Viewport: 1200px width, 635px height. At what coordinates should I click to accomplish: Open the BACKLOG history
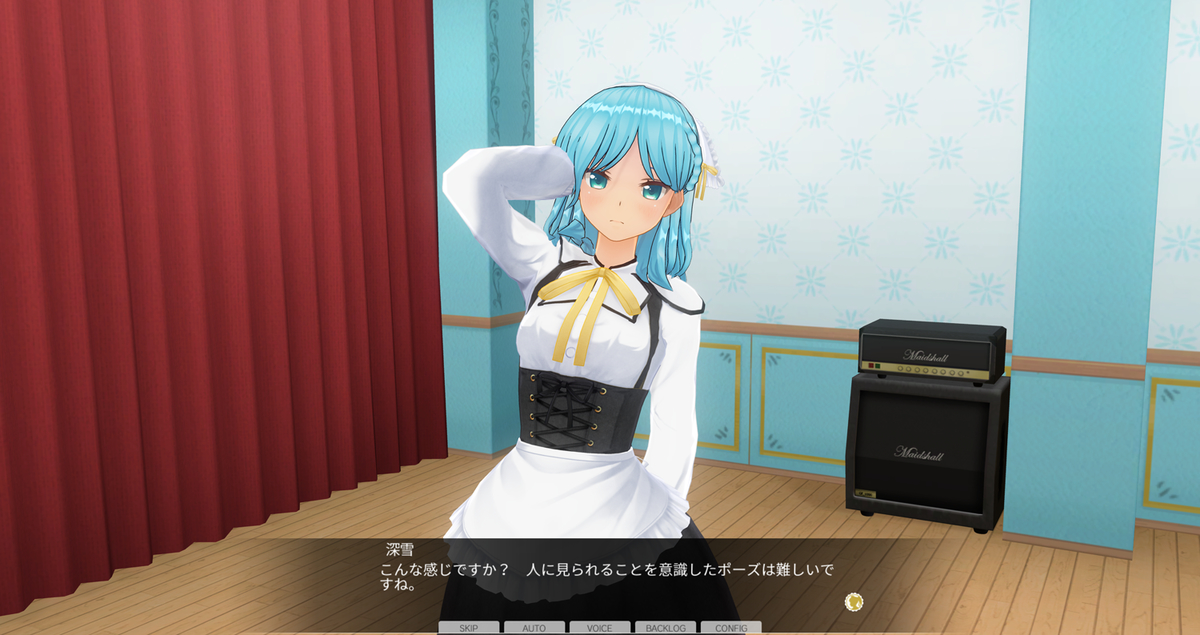[x=665, y=628]
